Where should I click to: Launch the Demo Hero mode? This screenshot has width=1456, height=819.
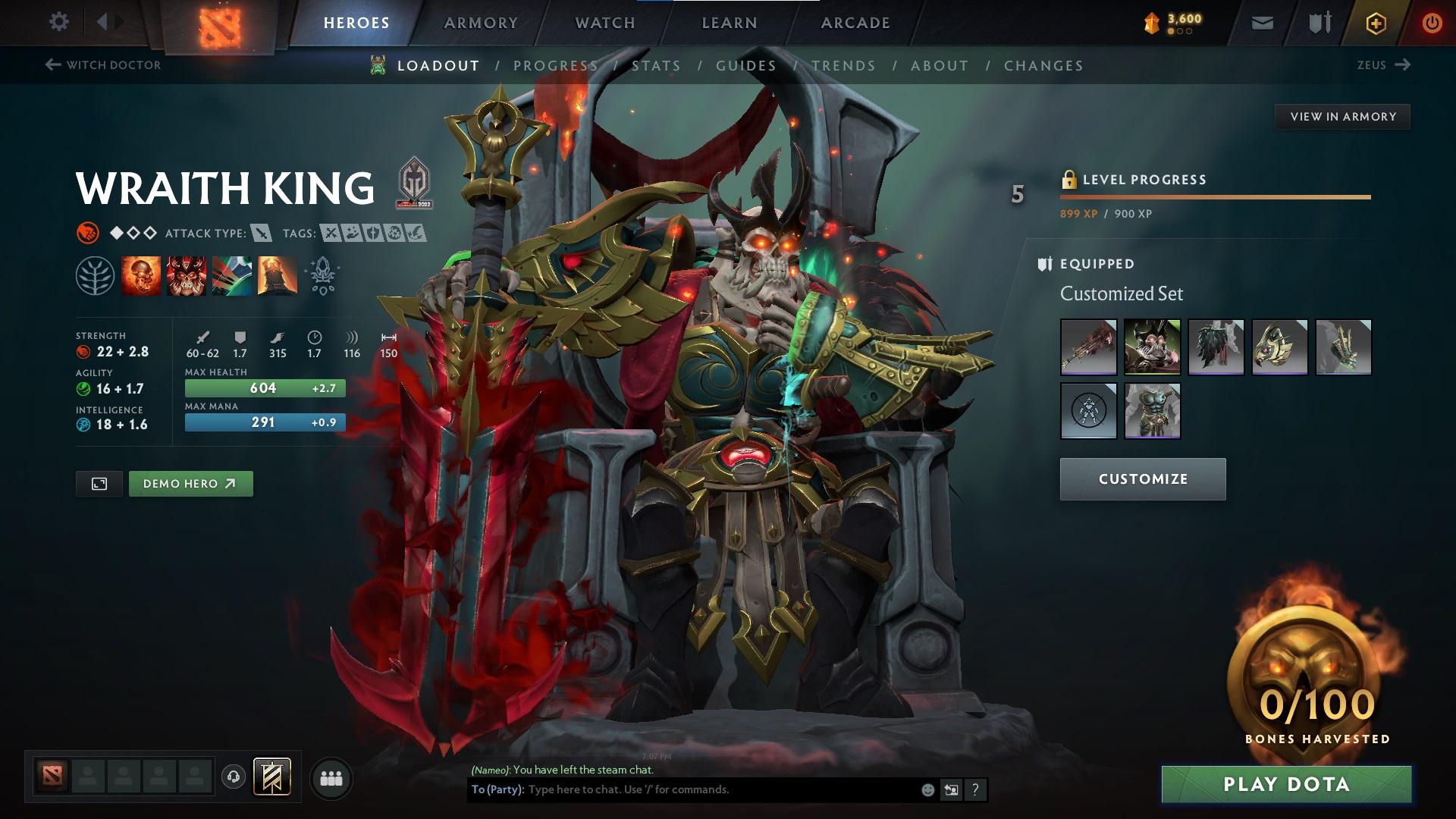[x=190, y=484]
